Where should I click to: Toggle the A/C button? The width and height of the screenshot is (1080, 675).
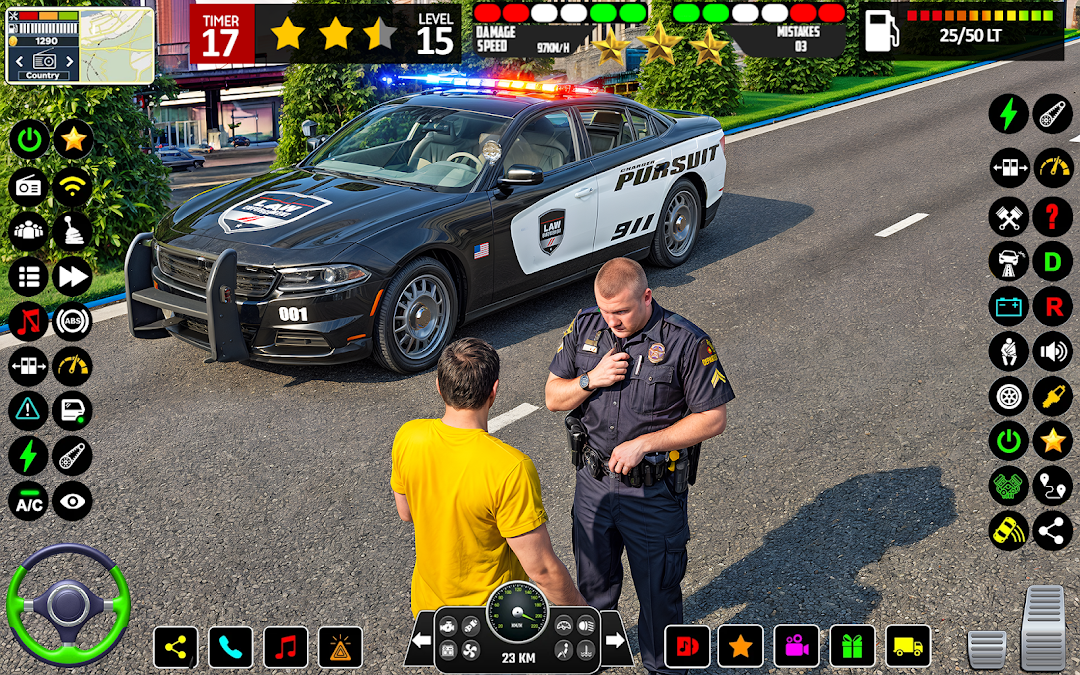(28, 502)
